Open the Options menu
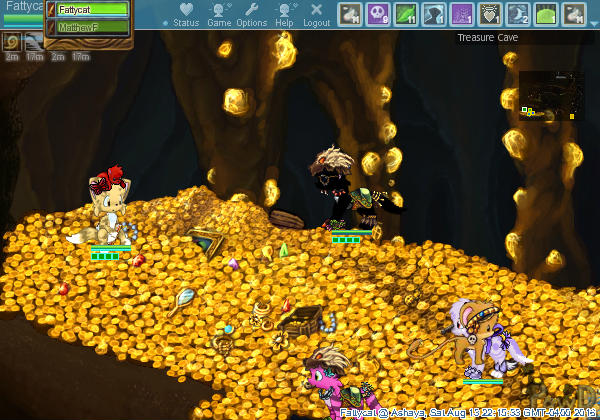This screenshot has width=600, height=420. 251,15
